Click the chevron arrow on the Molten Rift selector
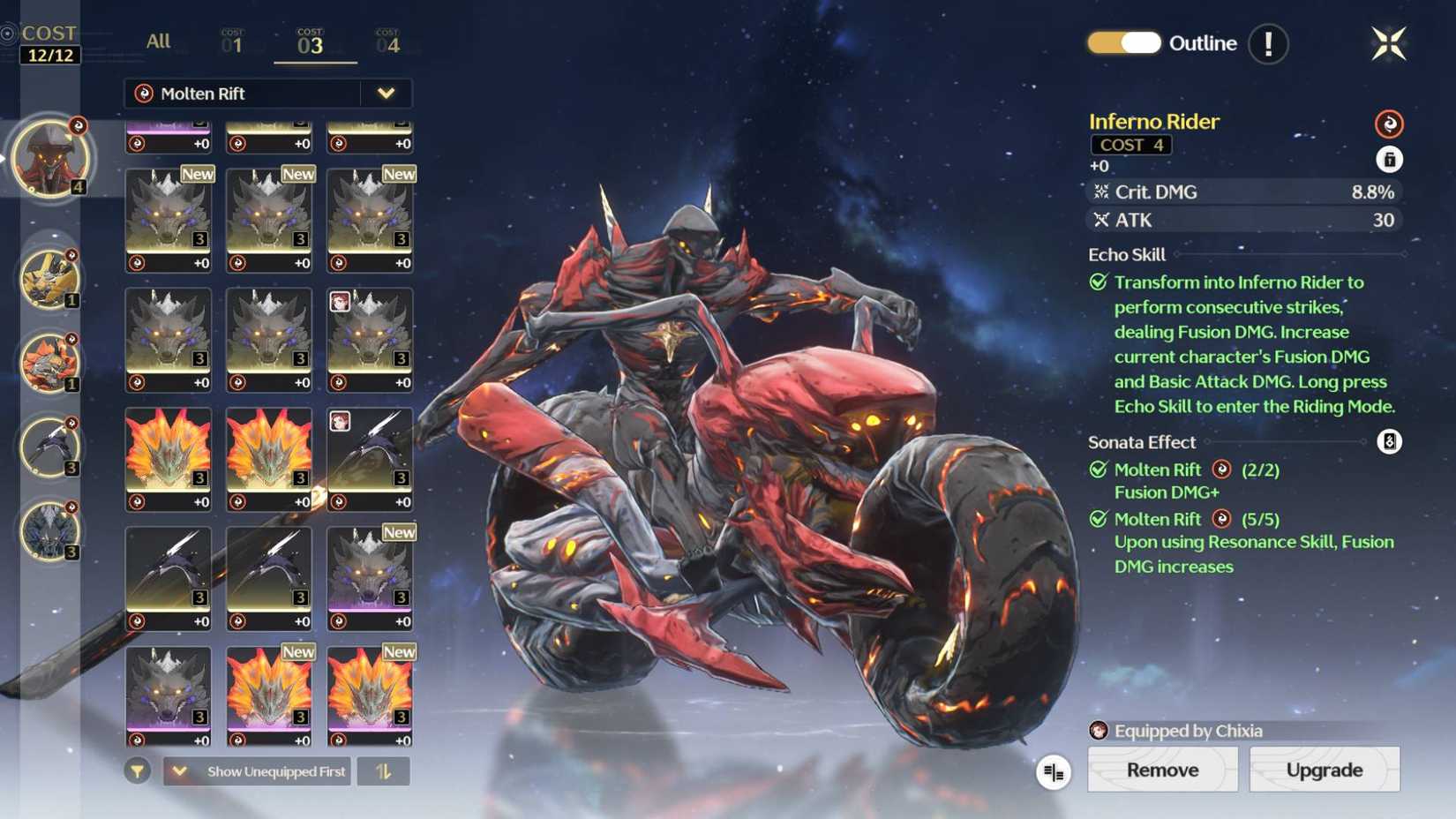The image size is (1456, 819). coord(385,93)
